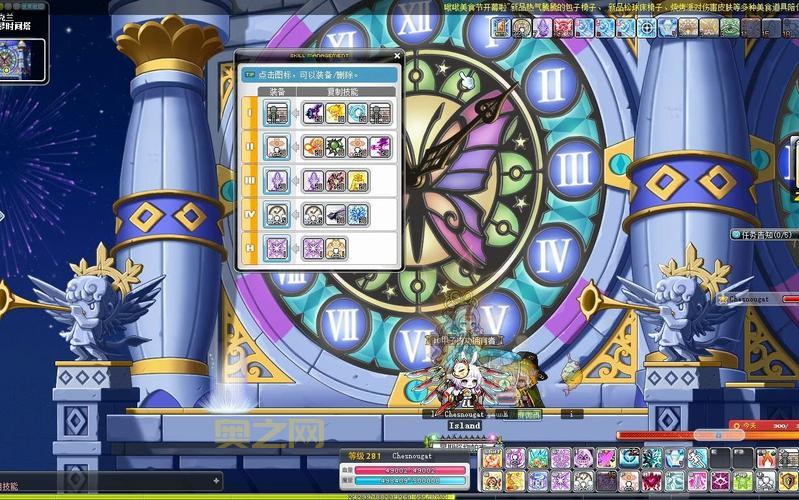Select the equipped purple crystal skill in row III

(x=277, y=180)
